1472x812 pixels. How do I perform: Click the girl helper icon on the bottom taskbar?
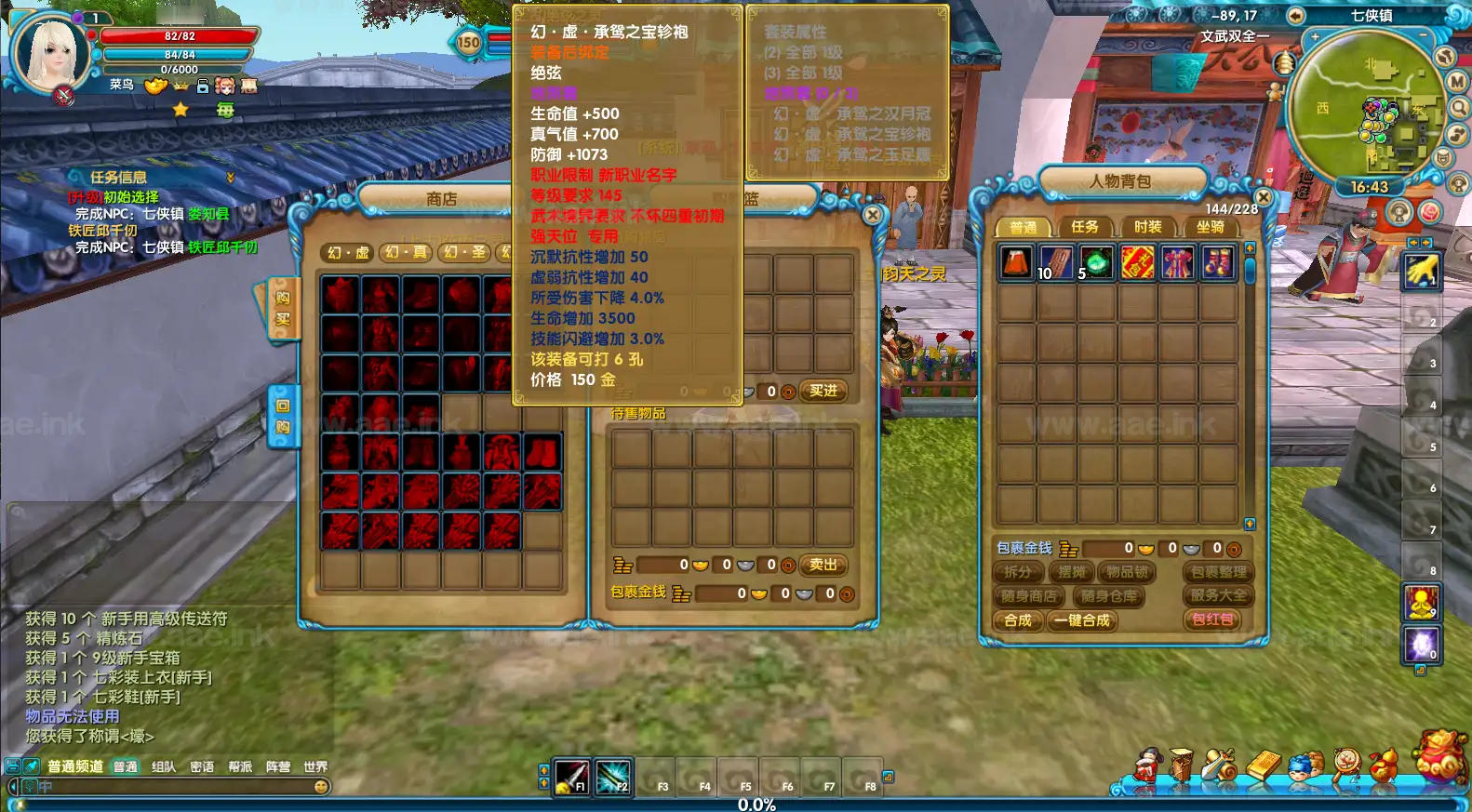coord(1147,763)
